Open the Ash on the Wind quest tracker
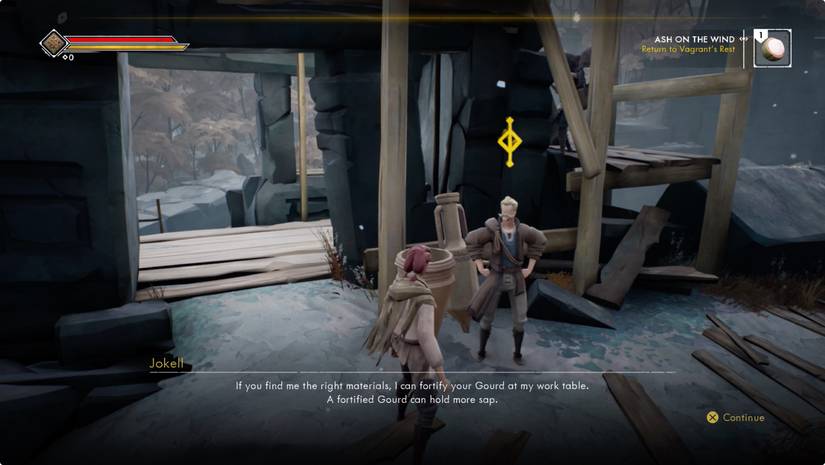This screenshot has width=825, height=465. click(x=694, y=40)
